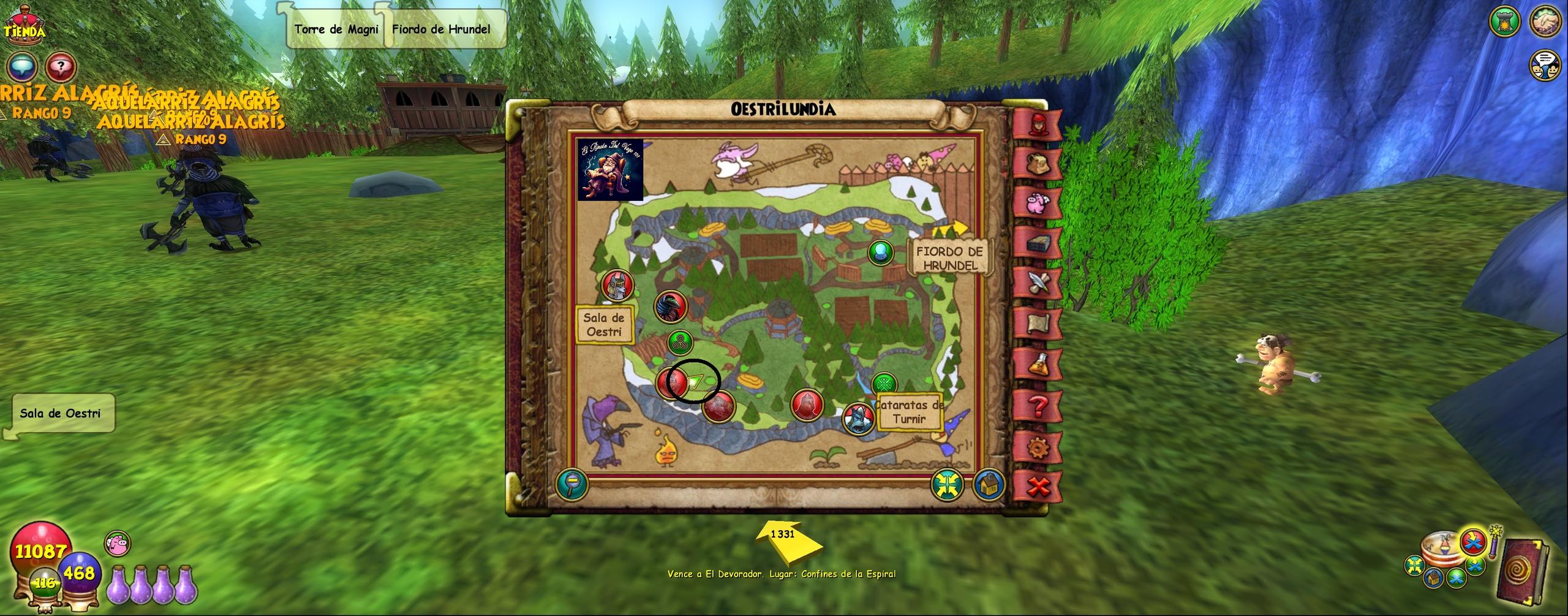1568x616 pixels.
Task: Open the friends list chat faces icon
Action: point(1544,64)
